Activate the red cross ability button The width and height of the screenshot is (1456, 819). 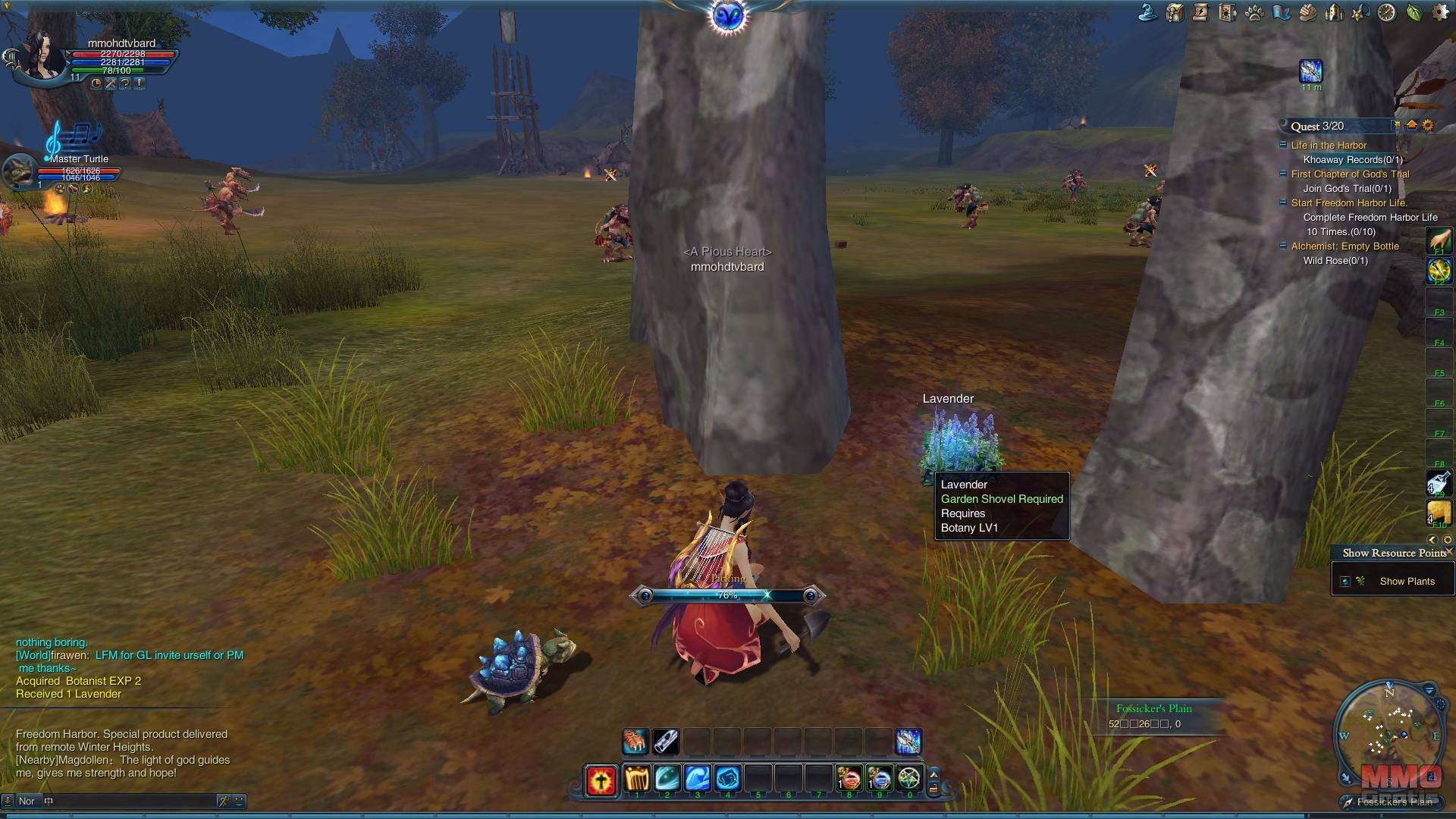tap(601, 780)
